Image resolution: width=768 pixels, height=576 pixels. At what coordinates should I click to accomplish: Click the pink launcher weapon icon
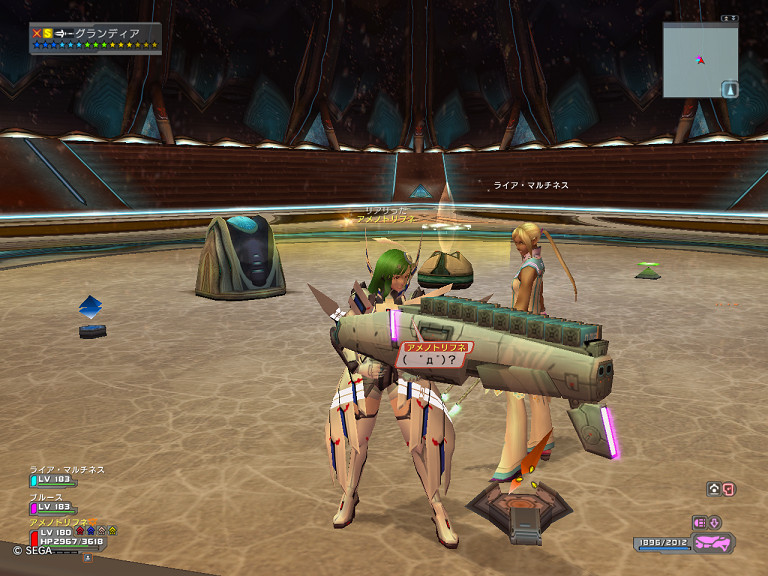pos(714,542)
